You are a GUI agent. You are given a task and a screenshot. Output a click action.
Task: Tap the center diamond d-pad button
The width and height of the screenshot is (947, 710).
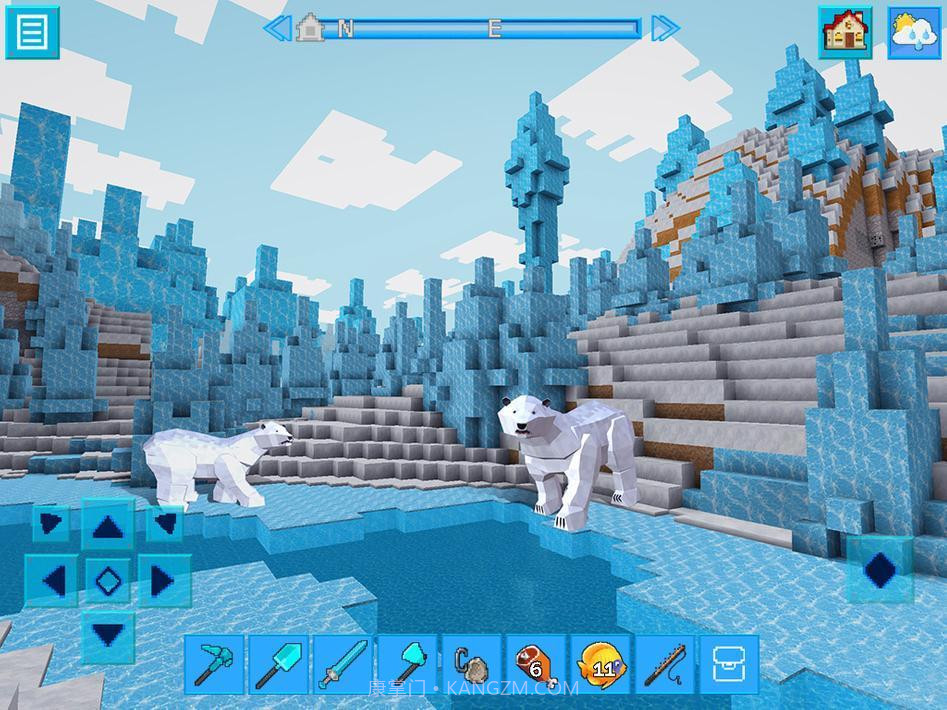(108, 579)
